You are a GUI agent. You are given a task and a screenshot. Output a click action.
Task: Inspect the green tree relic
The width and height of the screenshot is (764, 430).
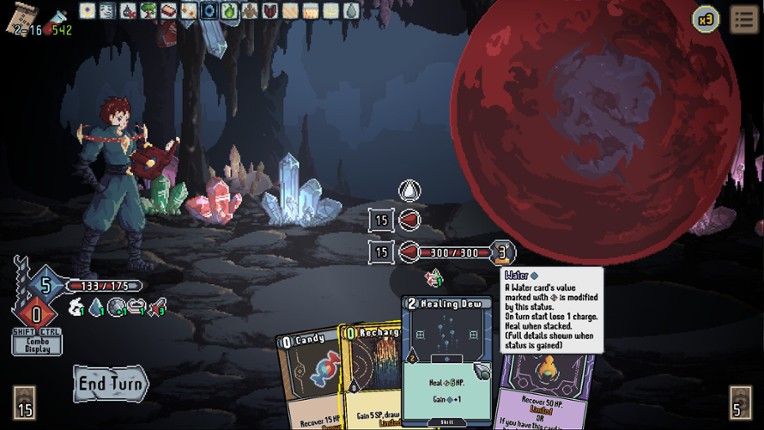point(148,11)
